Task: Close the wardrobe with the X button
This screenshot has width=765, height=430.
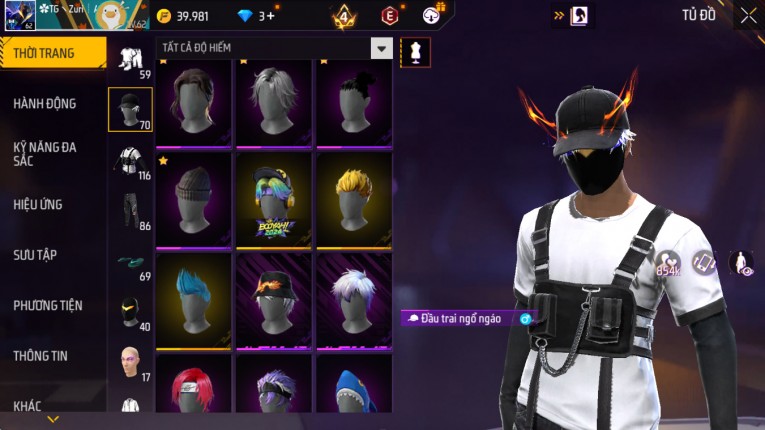Action: pyautogui.click(x=748, y=15)
